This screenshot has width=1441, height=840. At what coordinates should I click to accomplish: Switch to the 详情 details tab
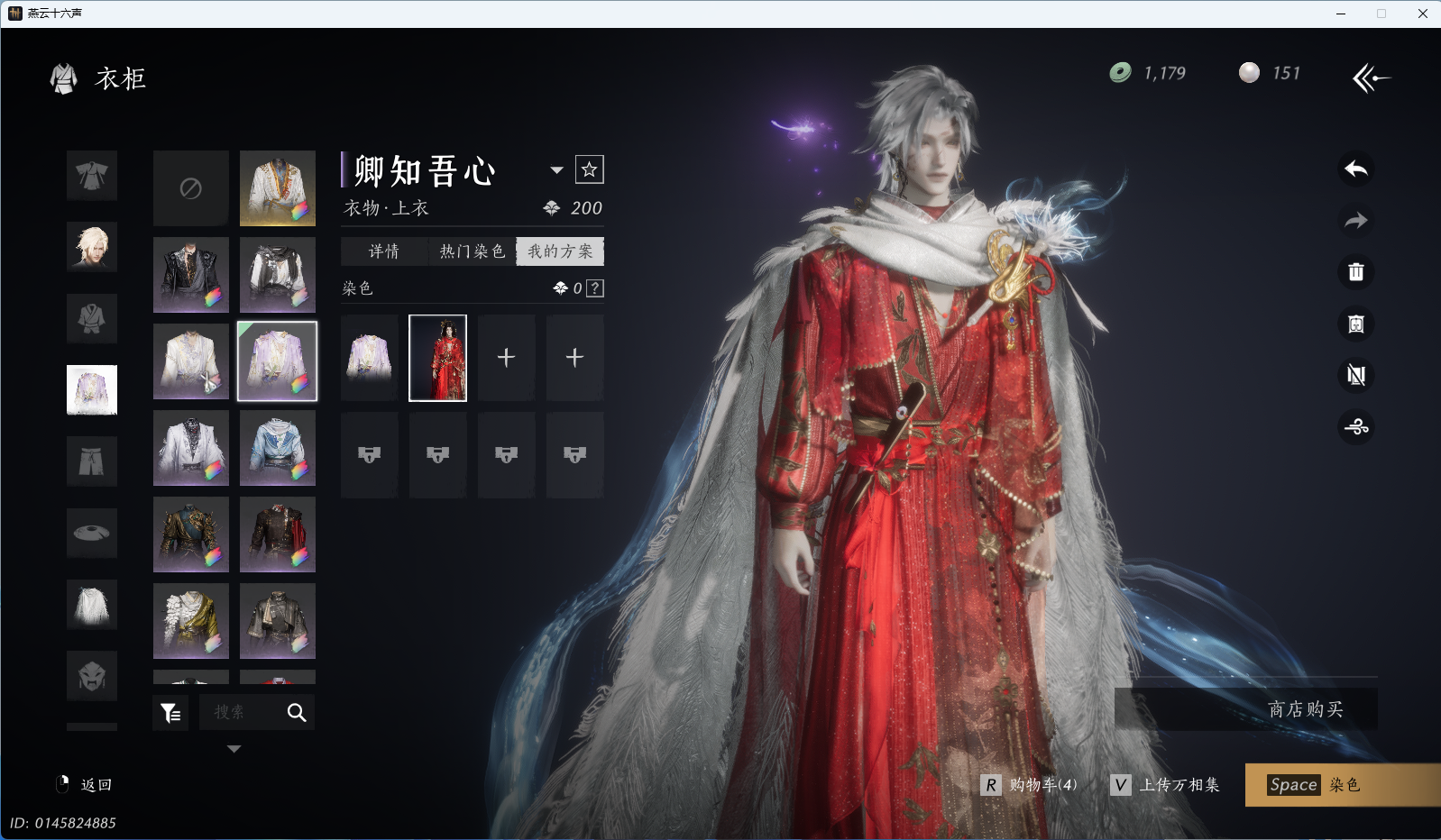coord(384,251)
